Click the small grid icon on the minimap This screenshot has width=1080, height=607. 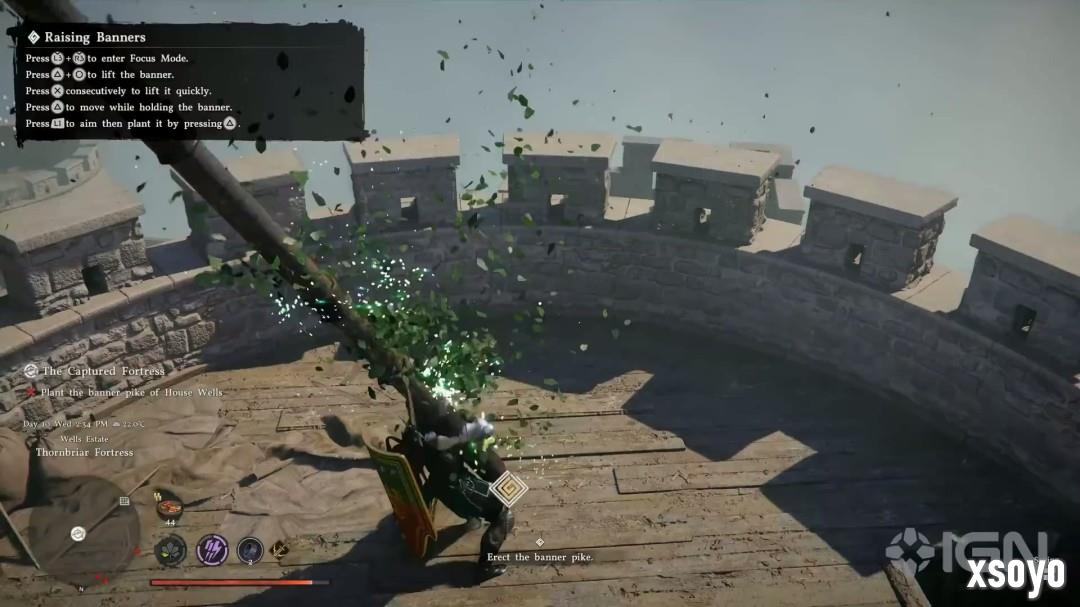[x=124, y=500]
